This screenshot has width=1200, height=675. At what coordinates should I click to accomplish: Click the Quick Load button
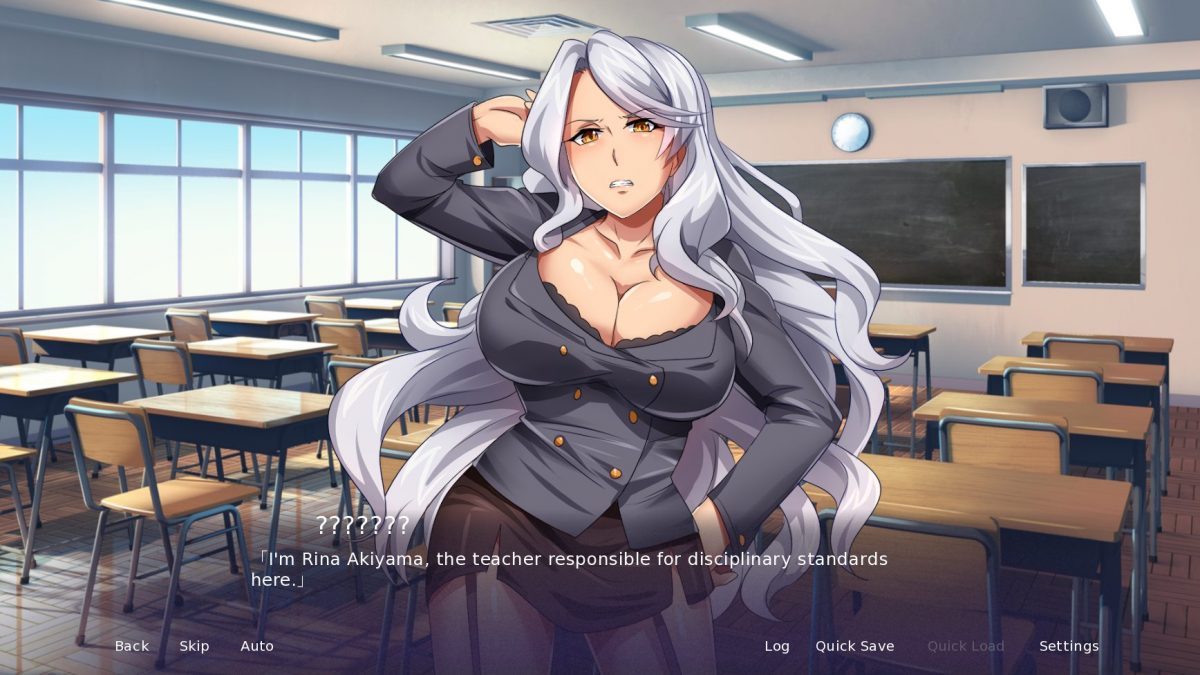point(965,646)
